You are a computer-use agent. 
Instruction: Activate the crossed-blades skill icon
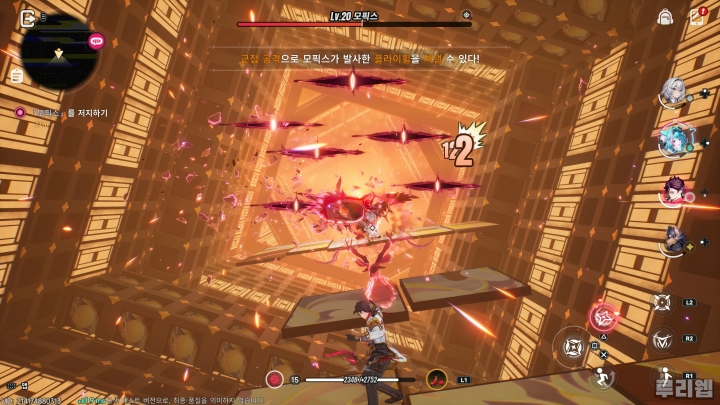pos(662,301)
